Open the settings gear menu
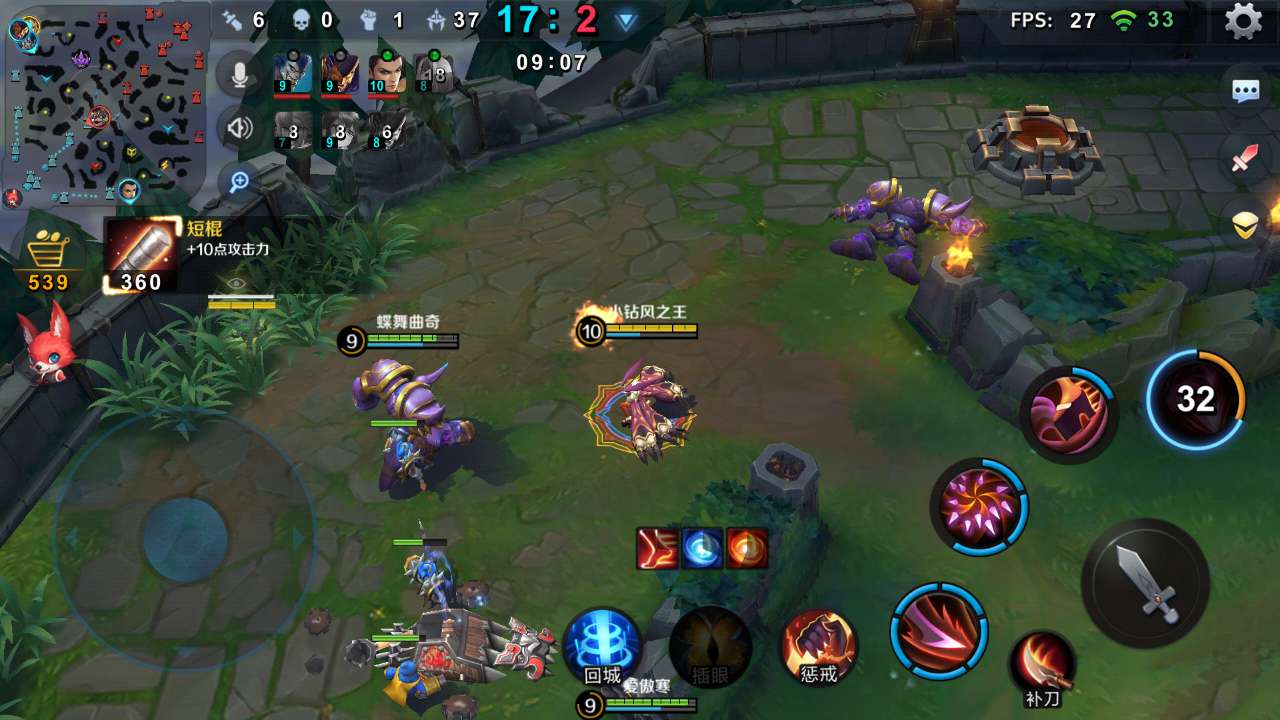 pyautogui.click(x=1243, y=21)
